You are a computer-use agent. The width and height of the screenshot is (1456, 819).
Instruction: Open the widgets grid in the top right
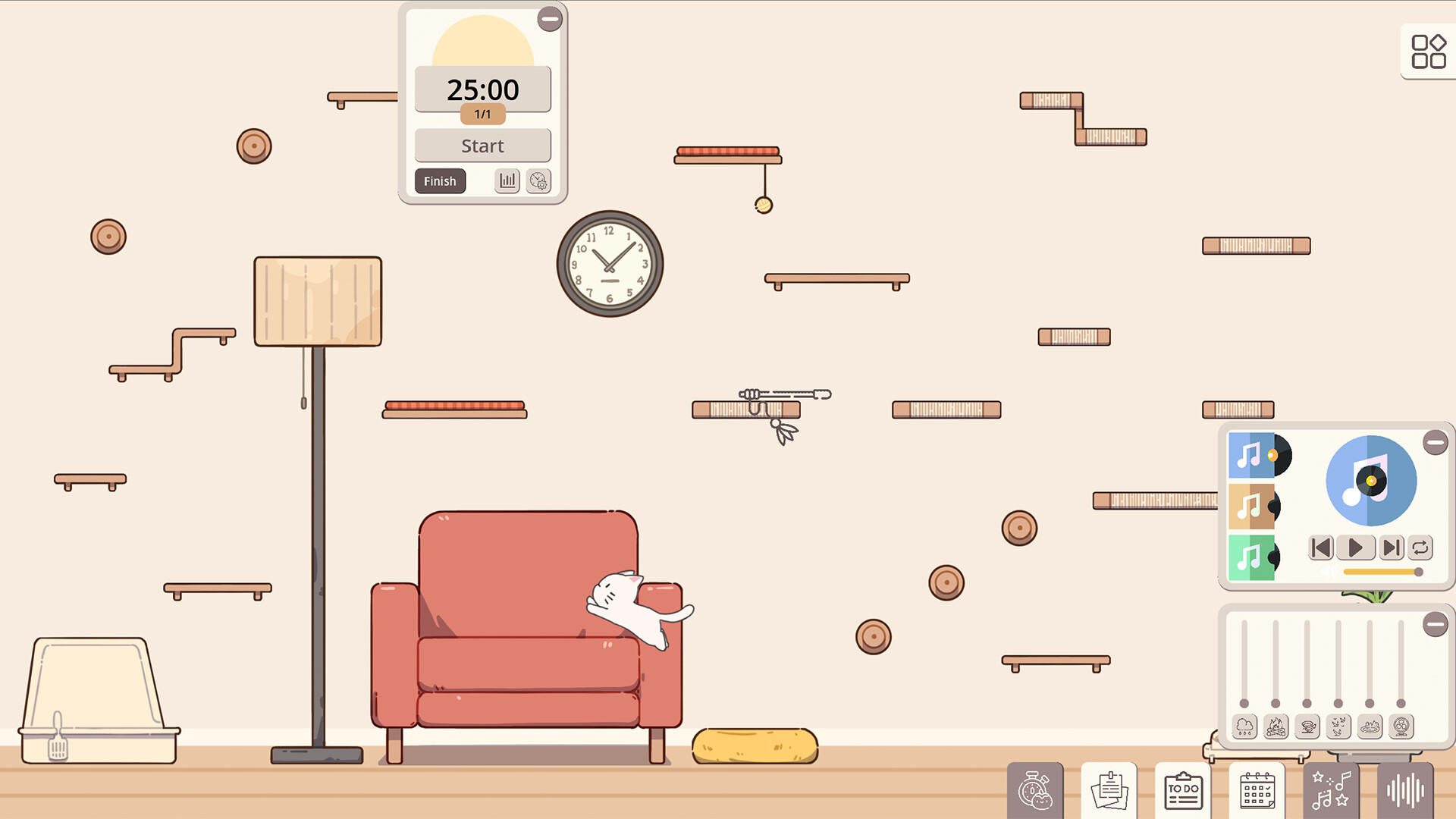point(1428,52)
